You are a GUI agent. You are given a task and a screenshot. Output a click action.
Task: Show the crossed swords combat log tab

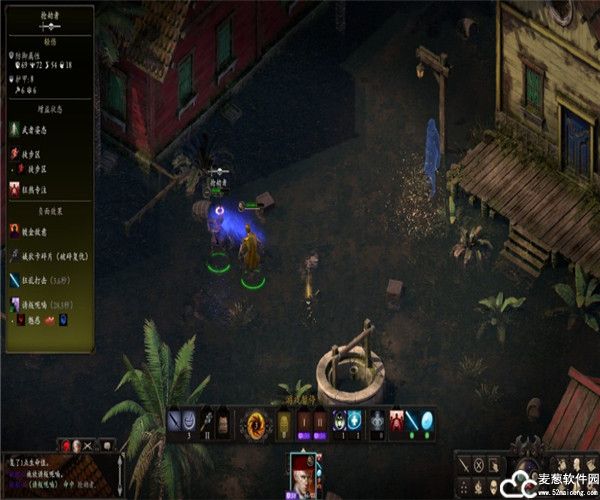tap(88, 444)
